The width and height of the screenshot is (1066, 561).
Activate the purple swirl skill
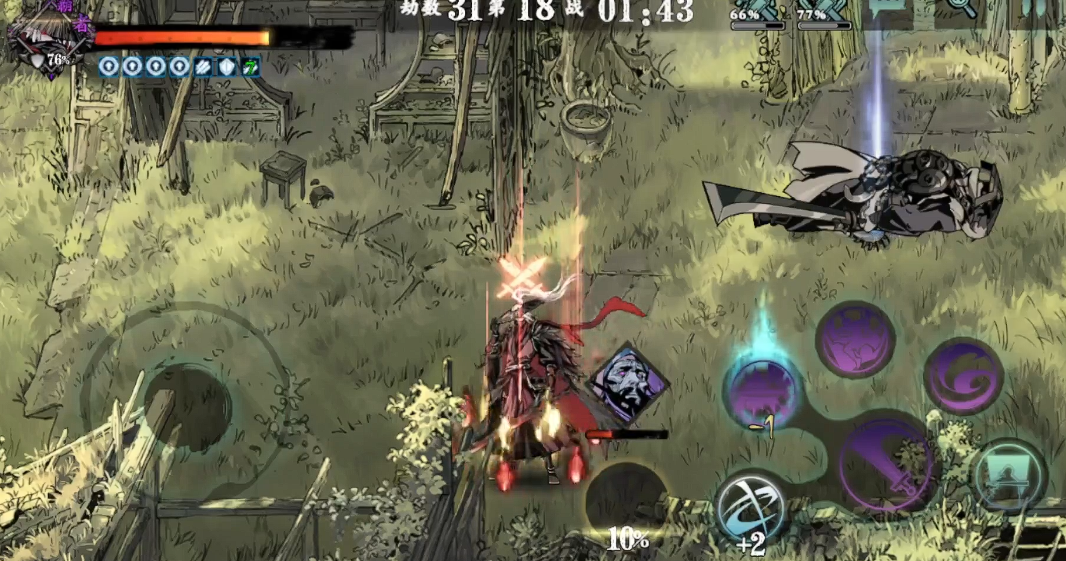coord(963,376)
